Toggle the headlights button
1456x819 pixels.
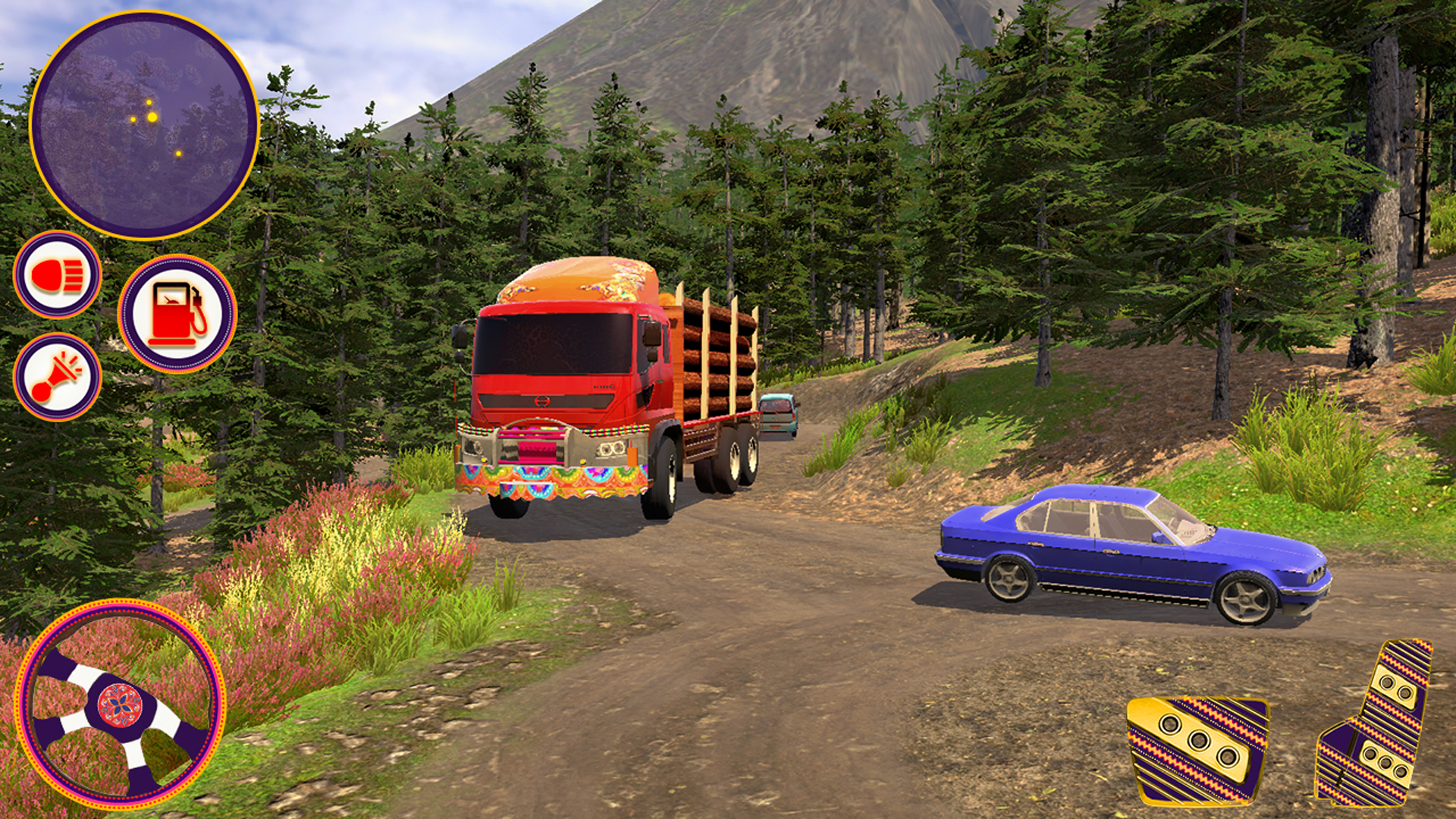pos(57,275)
